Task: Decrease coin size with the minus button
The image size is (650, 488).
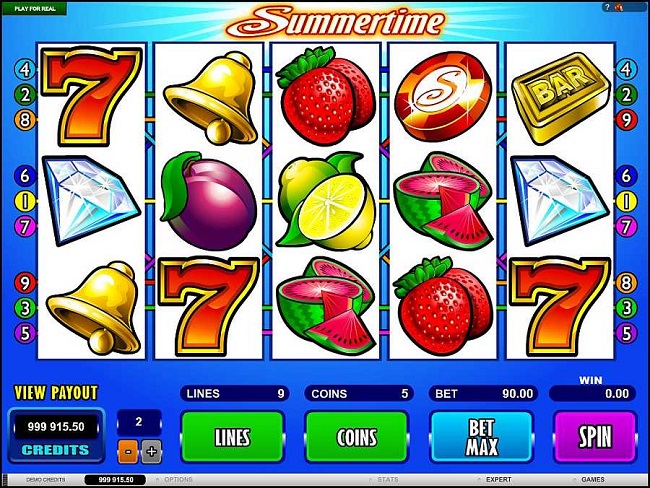Action: [x=127, y=451]
